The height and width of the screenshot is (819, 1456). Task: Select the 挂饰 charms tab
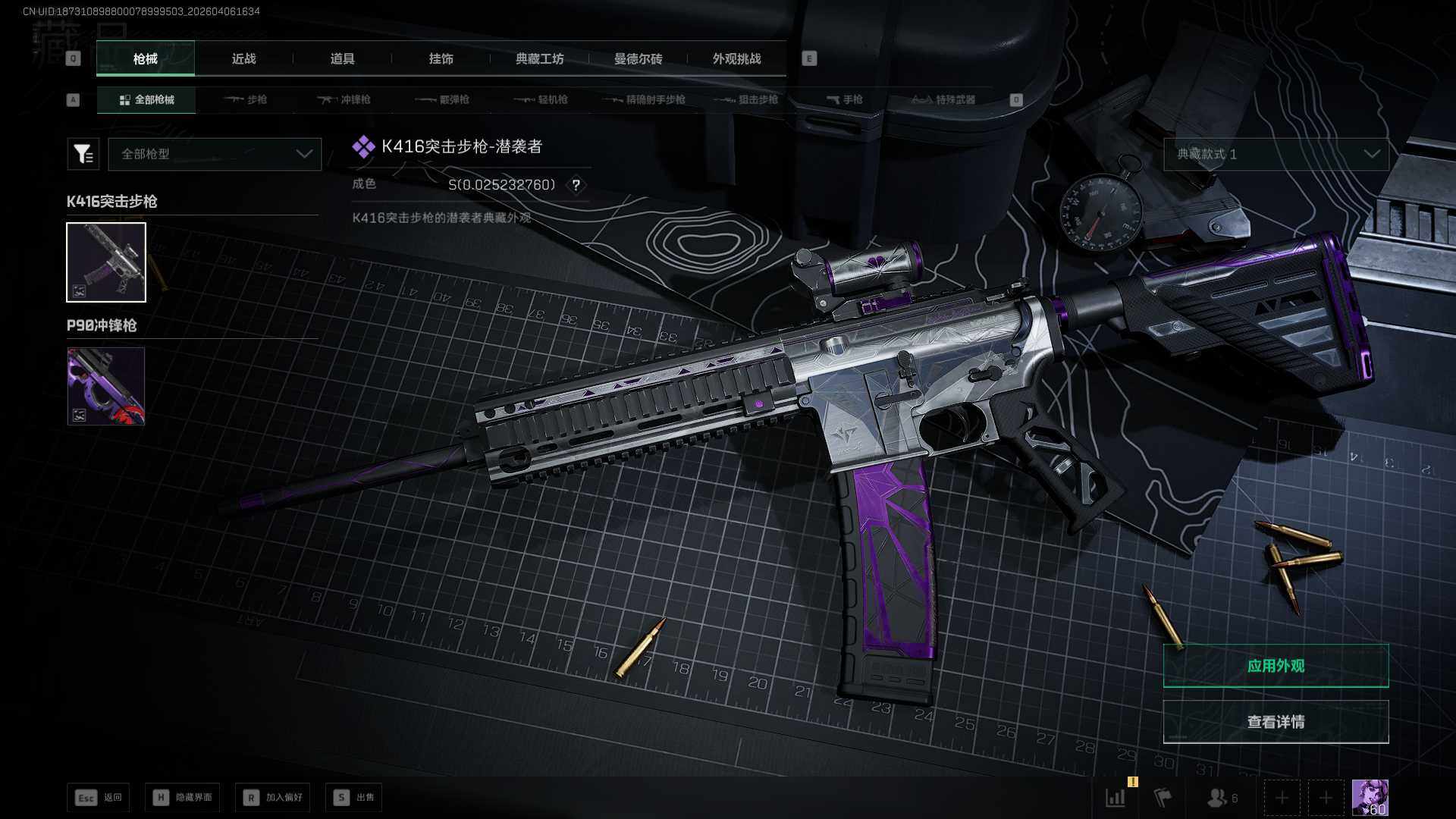pyautogui.click(x=441, y=58)
